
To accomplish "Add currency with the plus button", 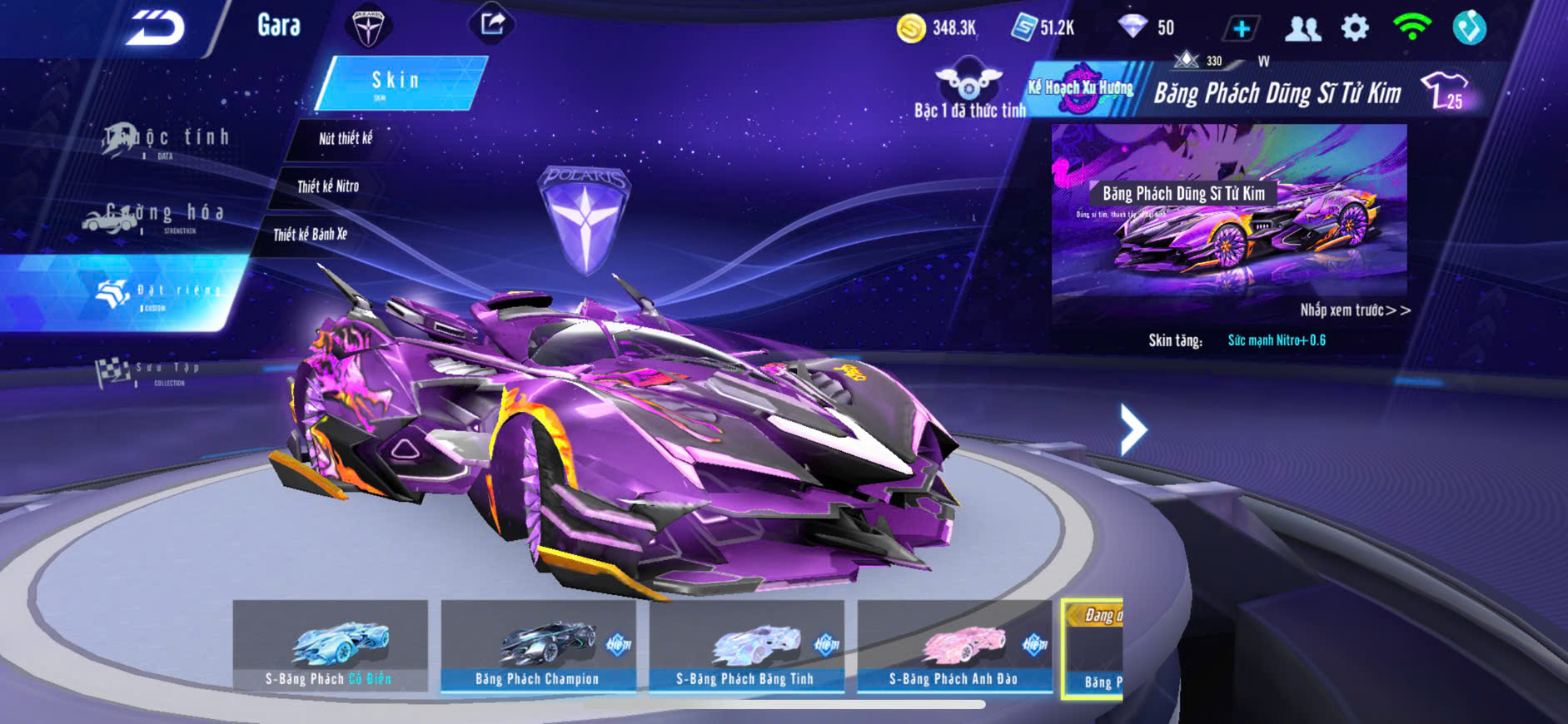I will point(1241,29).
